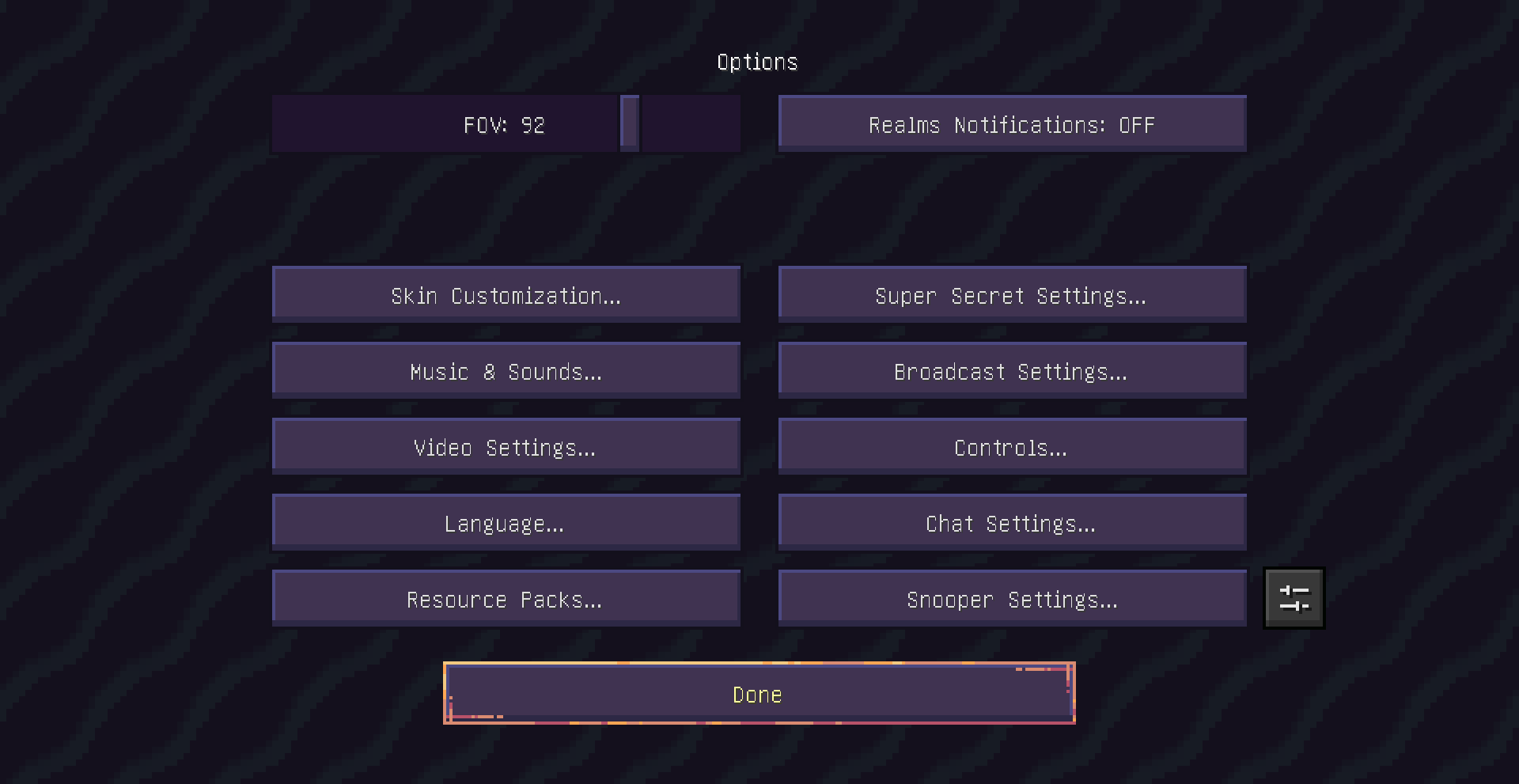This screenshot has width=1519, height=784.
Task: Open Chat Settings
Action: (1011, 521)
